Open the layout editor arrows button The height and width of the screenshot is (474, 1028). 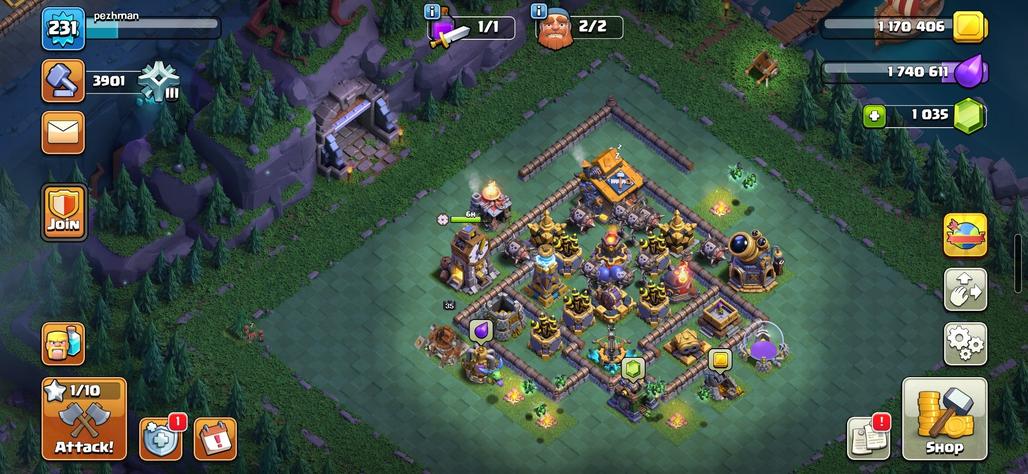coord(965,290)
